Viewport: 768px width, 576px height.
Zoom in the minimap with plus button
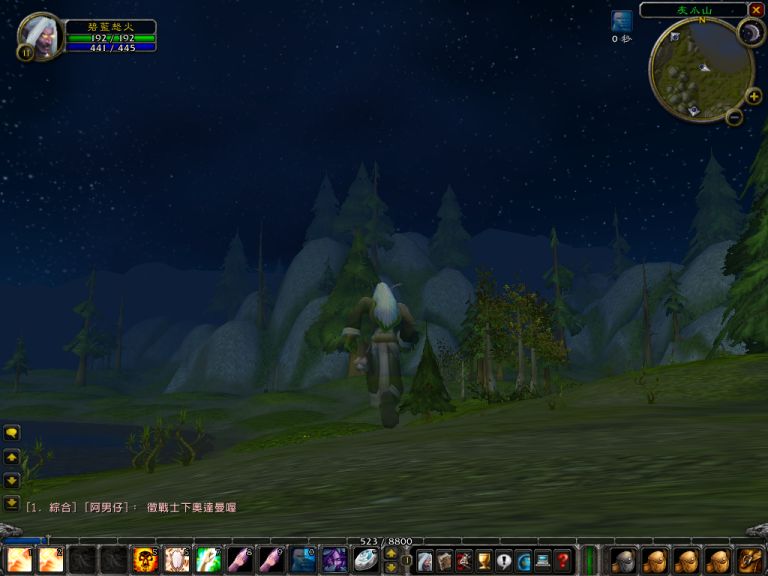point(754,96)
